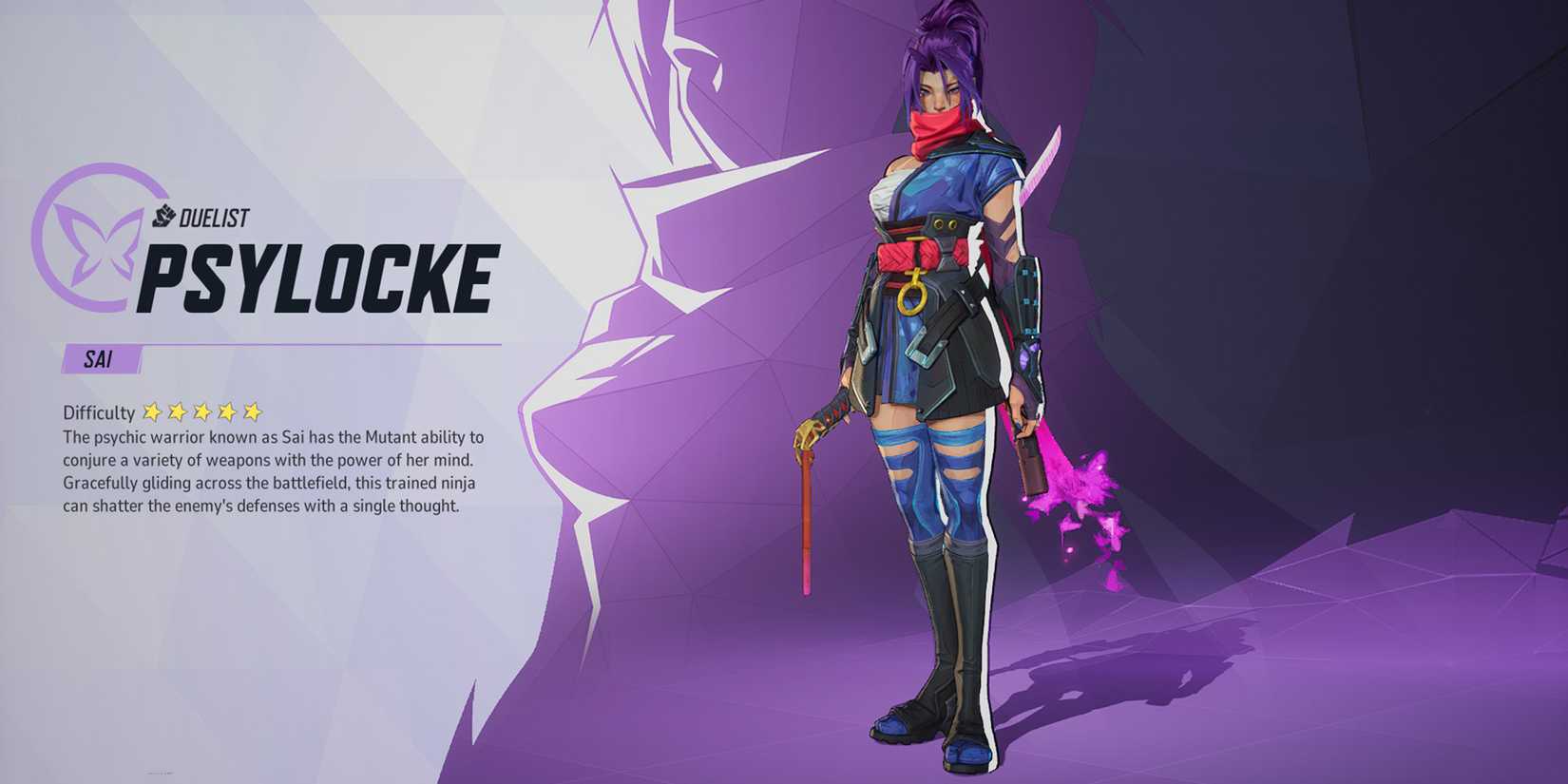The height and width of the screenshot is (784, 1568).
Task: Click the second difficulty star
Action: (178, 411)
